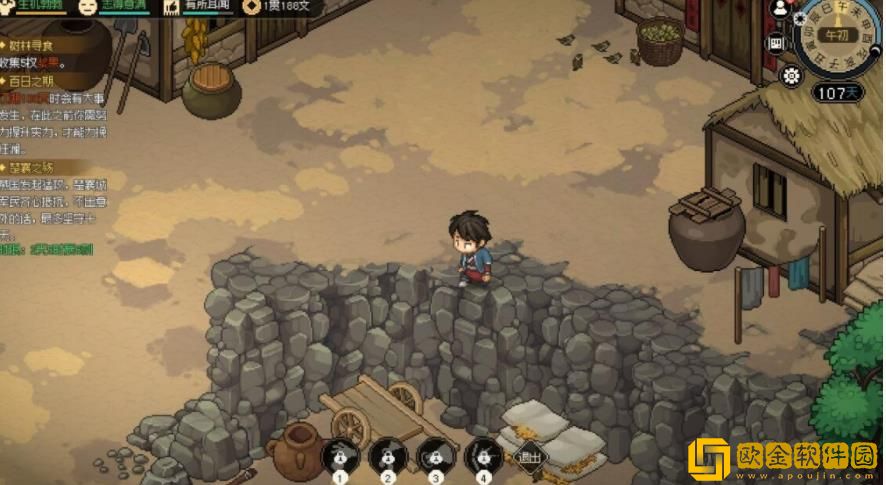Select the locked skill slot numbered 1
This screenshot has width=886, height=485.
tap(340, 456)
